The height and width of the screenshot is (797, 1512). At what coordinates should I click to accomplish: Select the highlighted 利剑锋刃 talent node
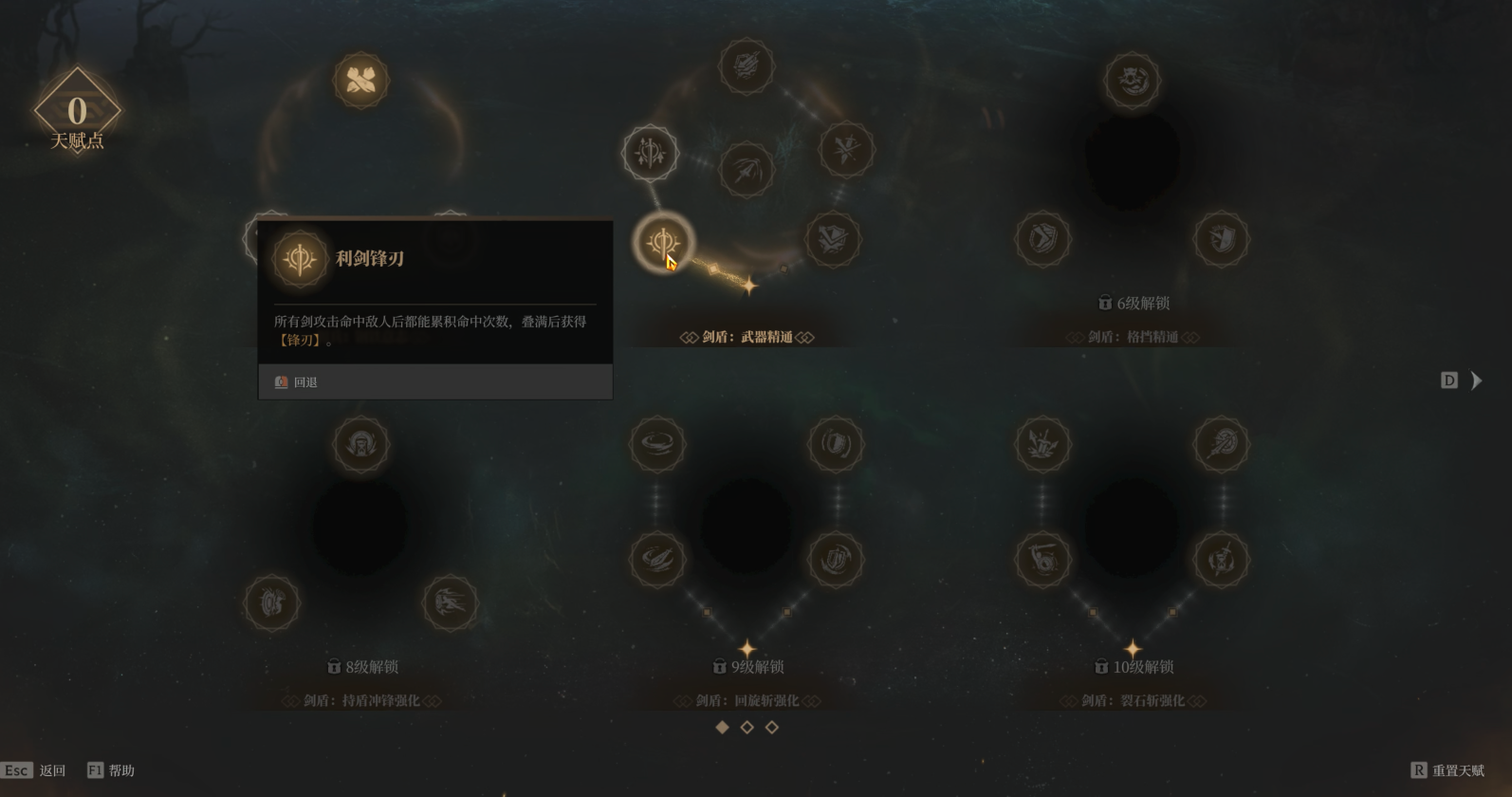pyautogui.click(x=663, y=241)
